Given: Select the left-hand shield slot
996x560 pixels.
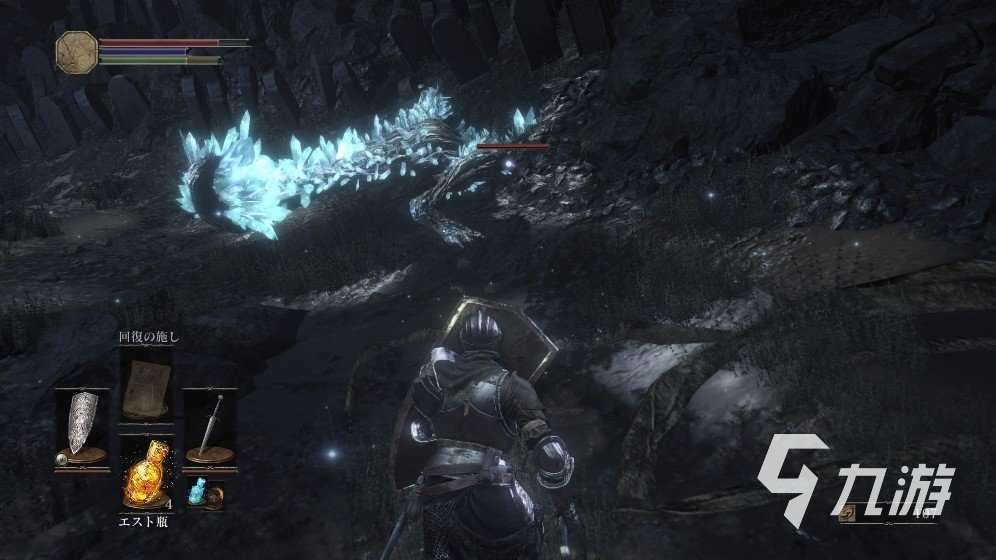Looking at the screenshot, I should click(x=82, y=427).
